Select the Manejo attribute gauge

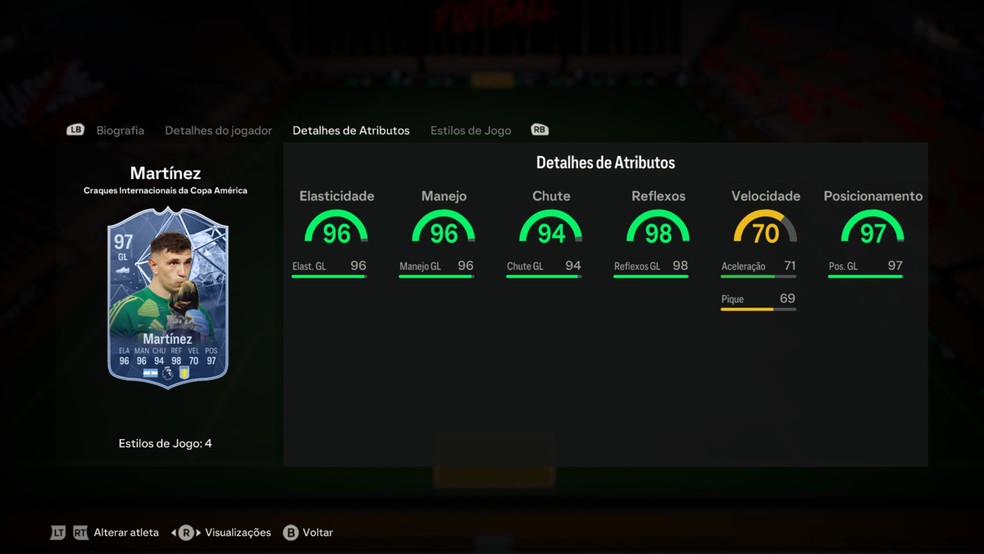point(444,230)
